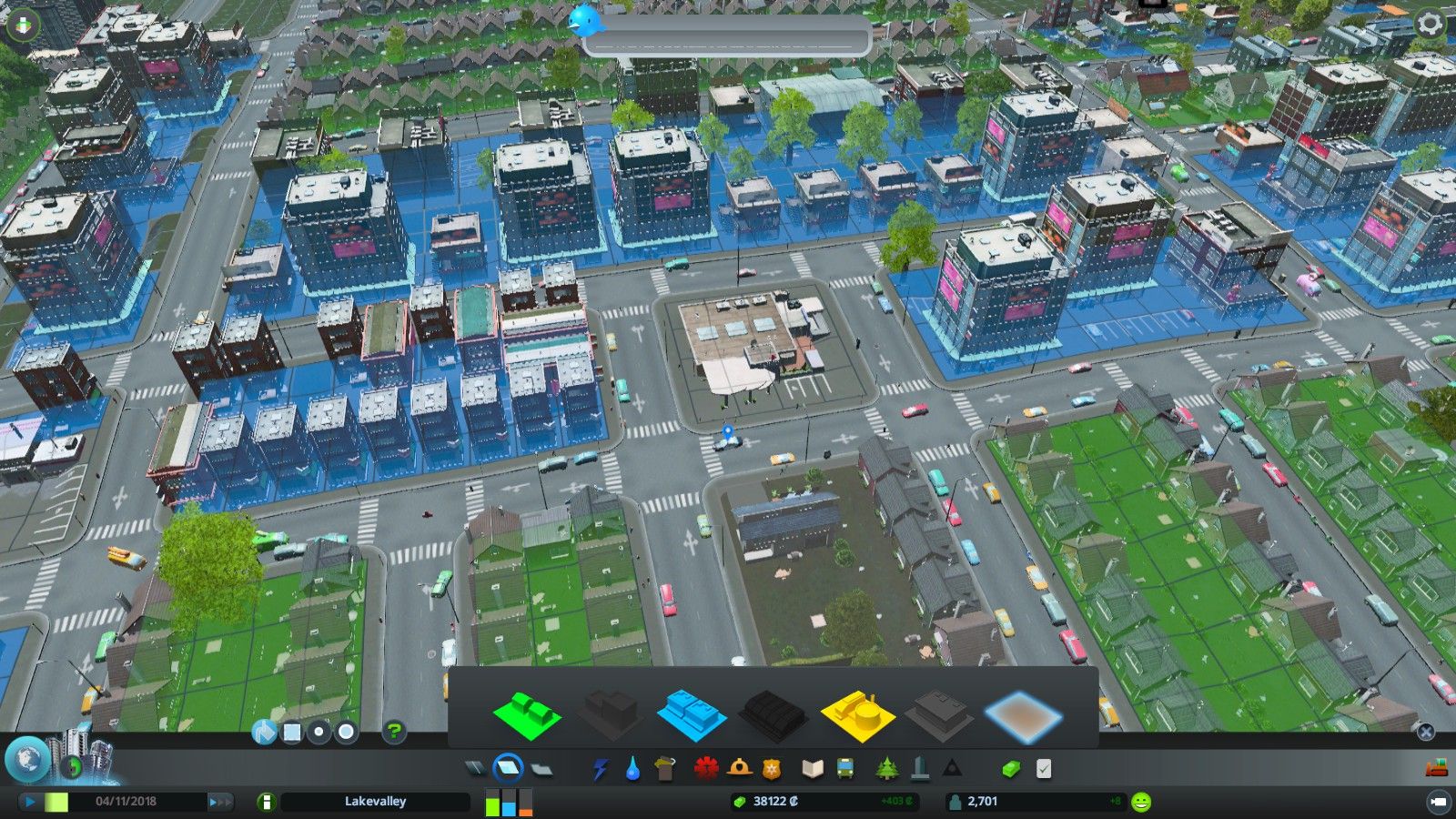Select the low-density residential zoning tool
This screenshot has height=819, width=1456.
(x=528, y=716)
